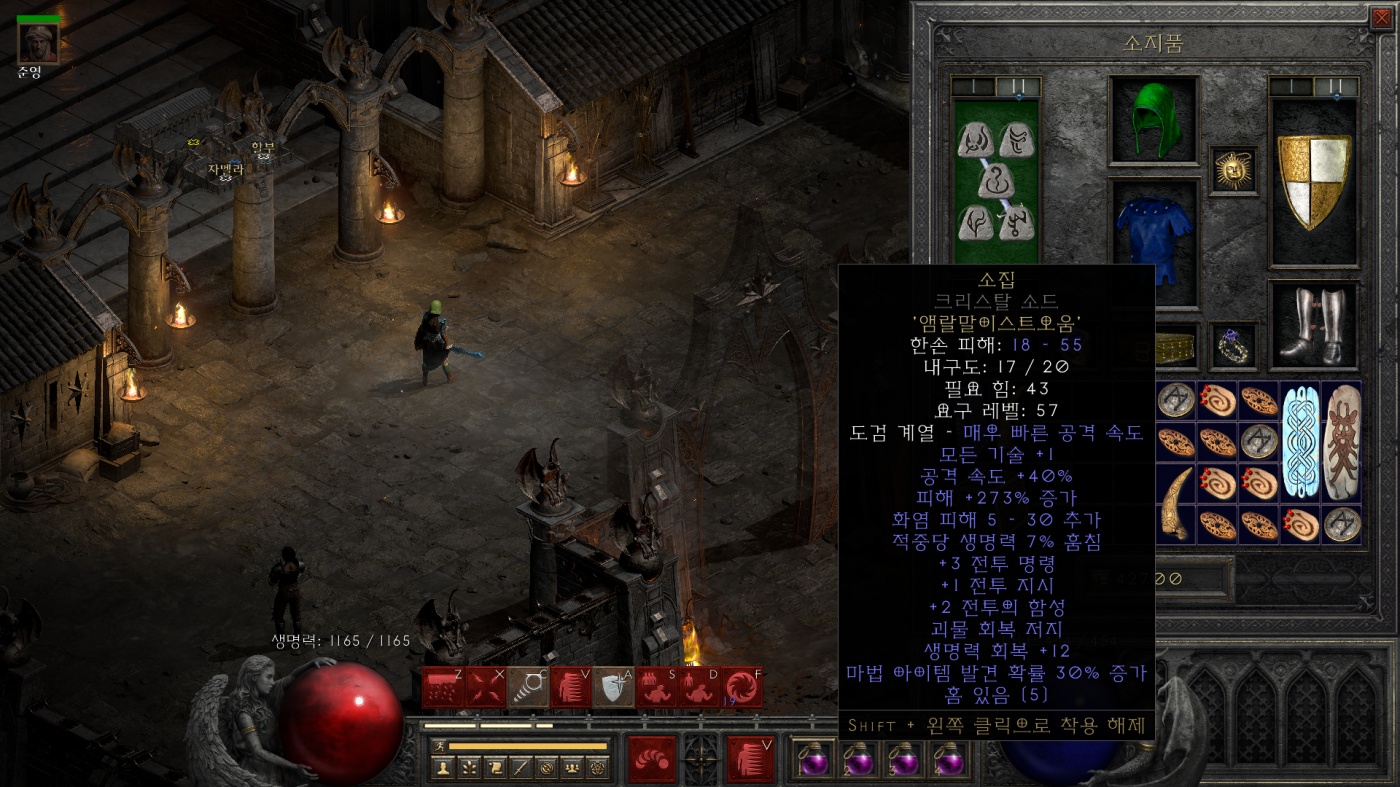Viewport: 1400px width, 787px height.
Task: Use the shield skill on hotkey A
Action: pyautogui.click(x=614, y=688)
